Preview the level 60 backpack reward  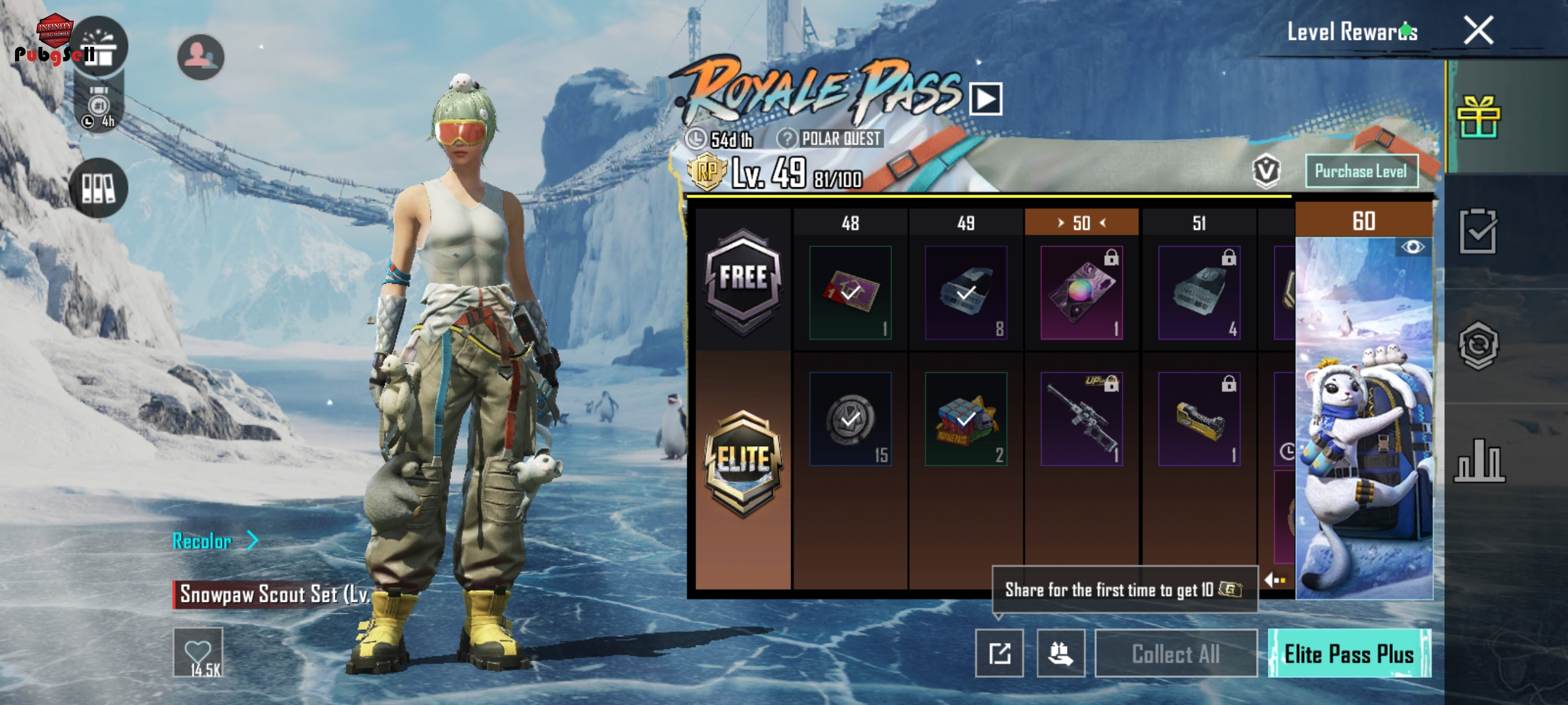click(1412, 247)
